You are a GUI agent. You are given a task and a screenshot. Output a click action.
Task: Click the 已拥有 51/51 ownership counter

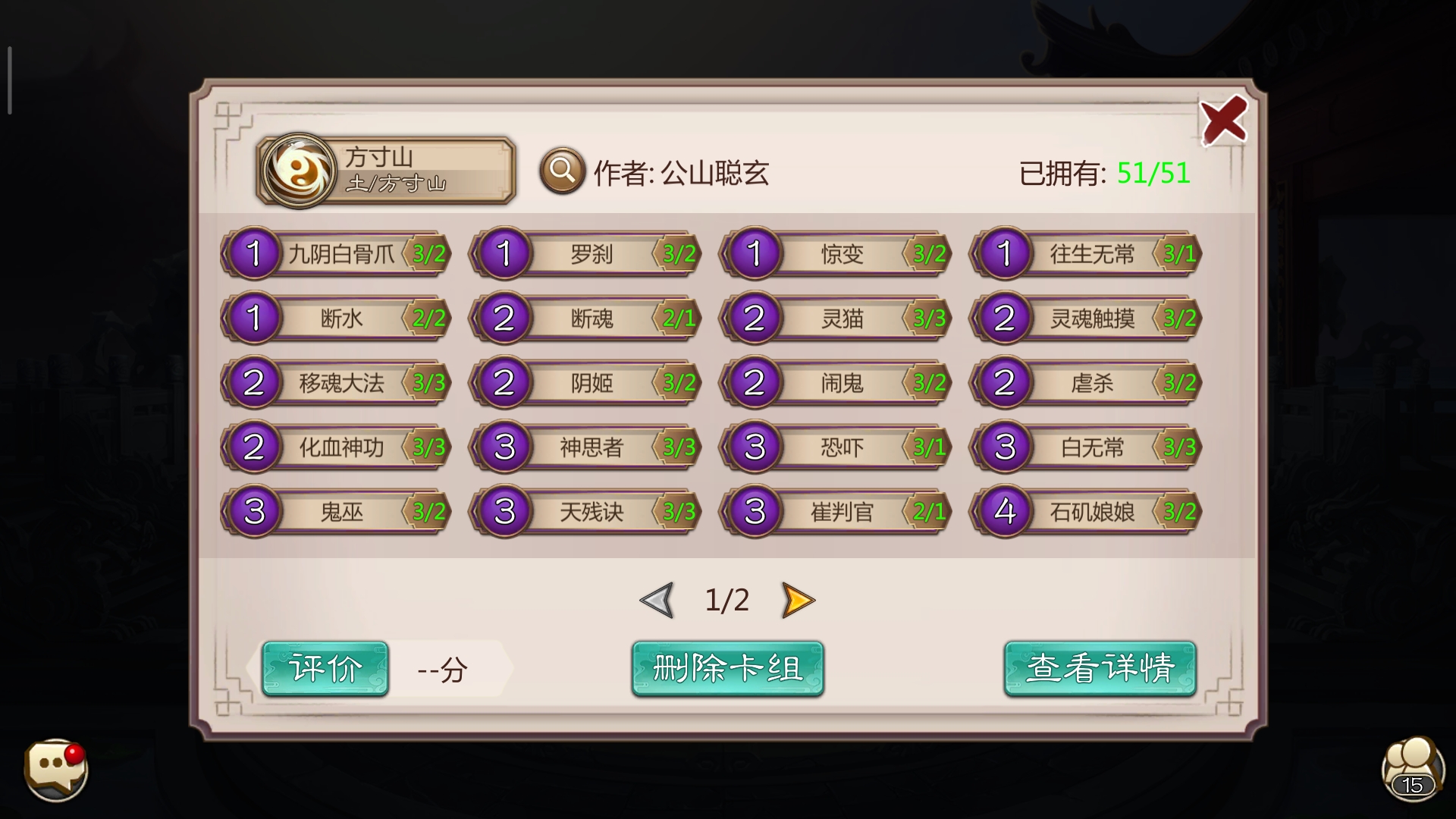tap(1104, 172)
